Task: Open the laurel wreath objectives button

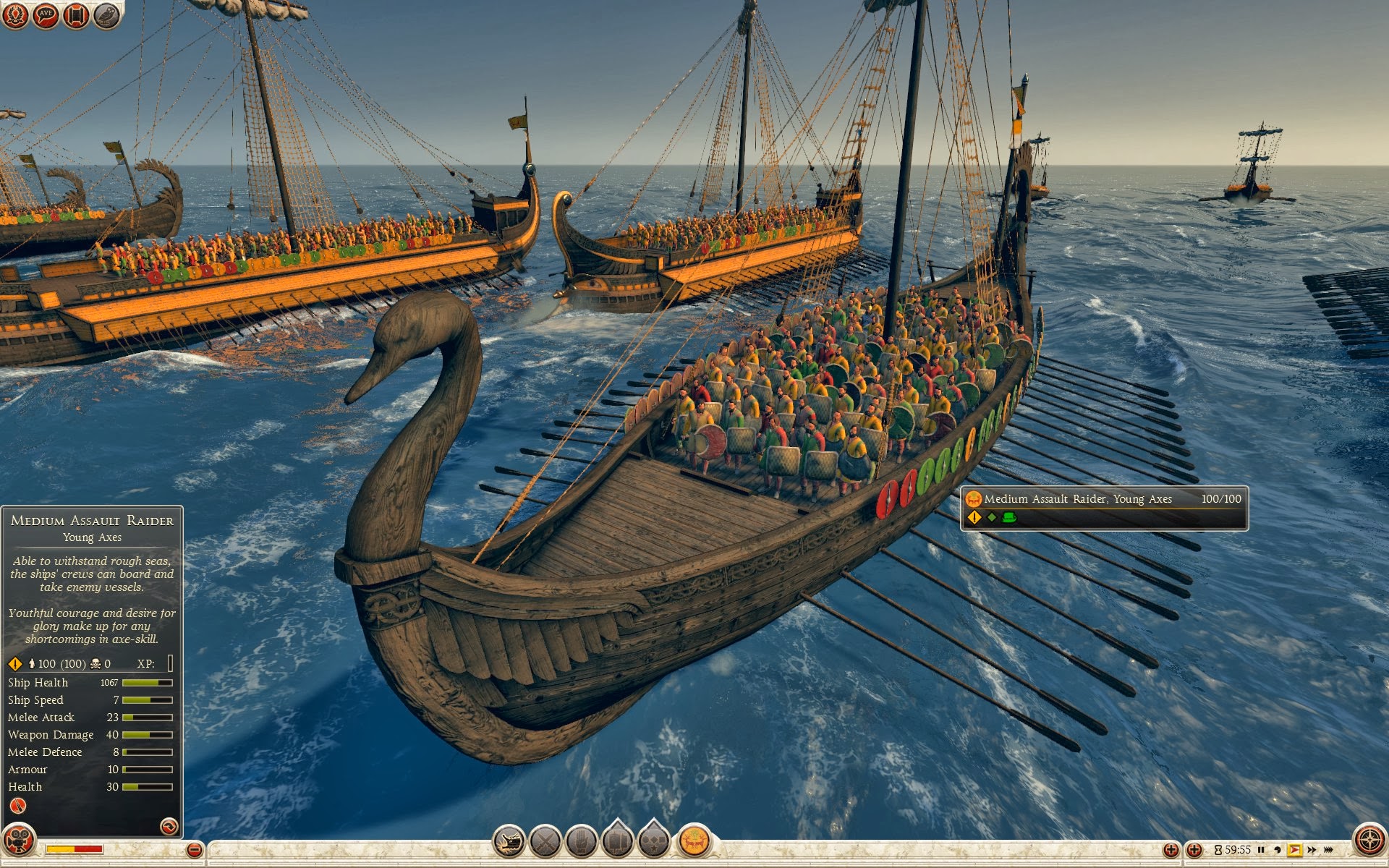Action: coord(15,15)
